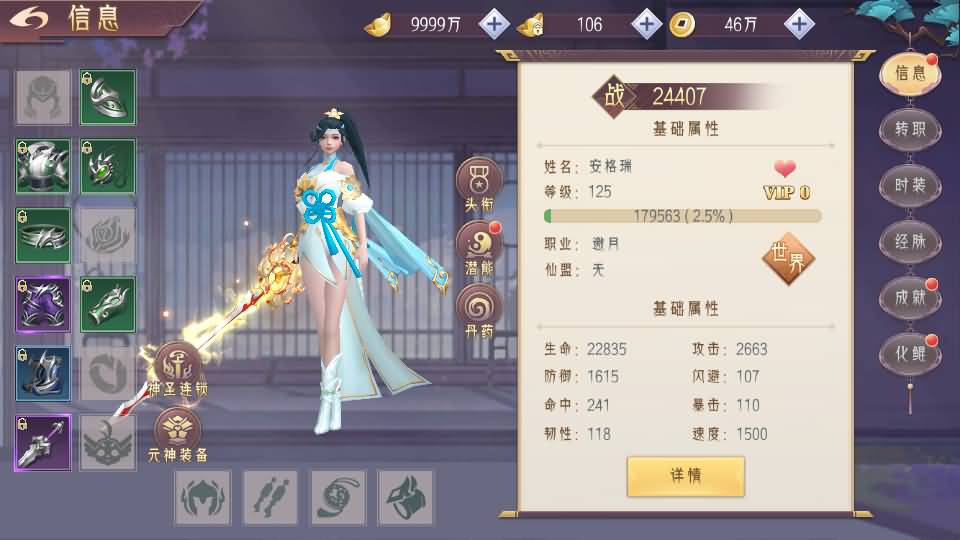Select the 信息 info tab
The height and width of the screenshot is (540, 960).
tap(909, 73)
